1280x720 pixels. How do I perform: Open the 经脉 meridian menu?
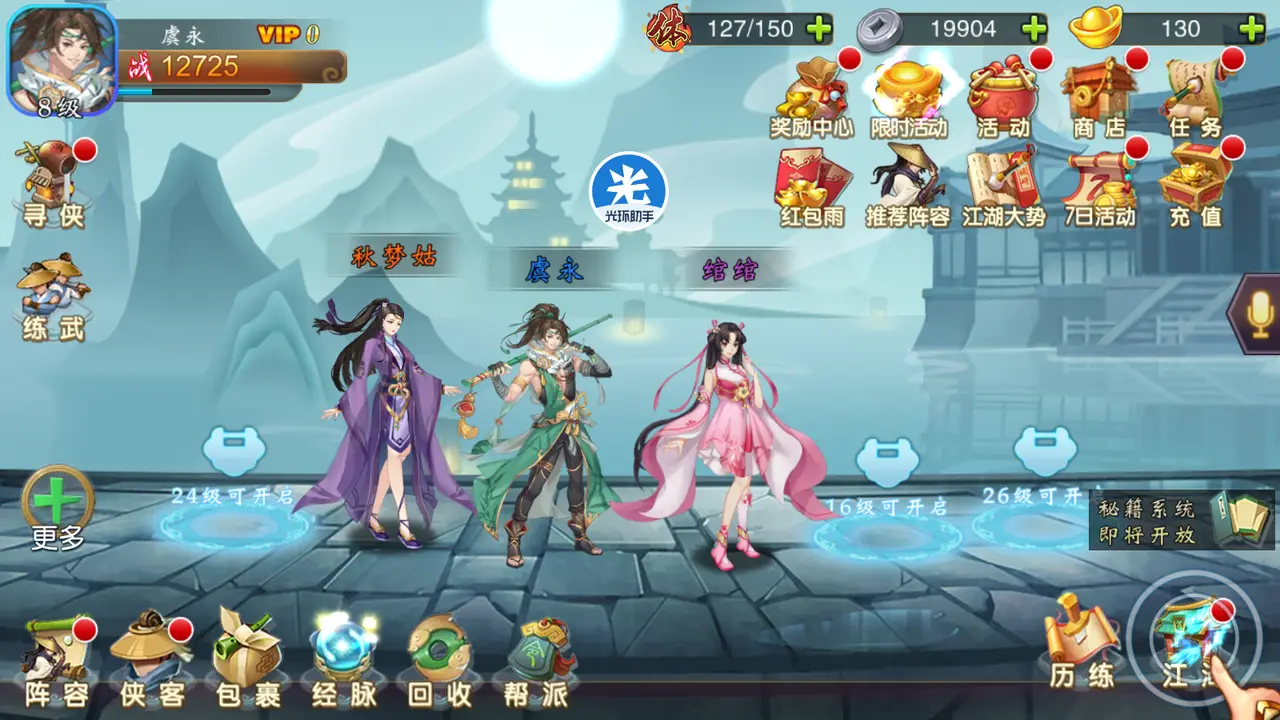click(x=342, y=660)
